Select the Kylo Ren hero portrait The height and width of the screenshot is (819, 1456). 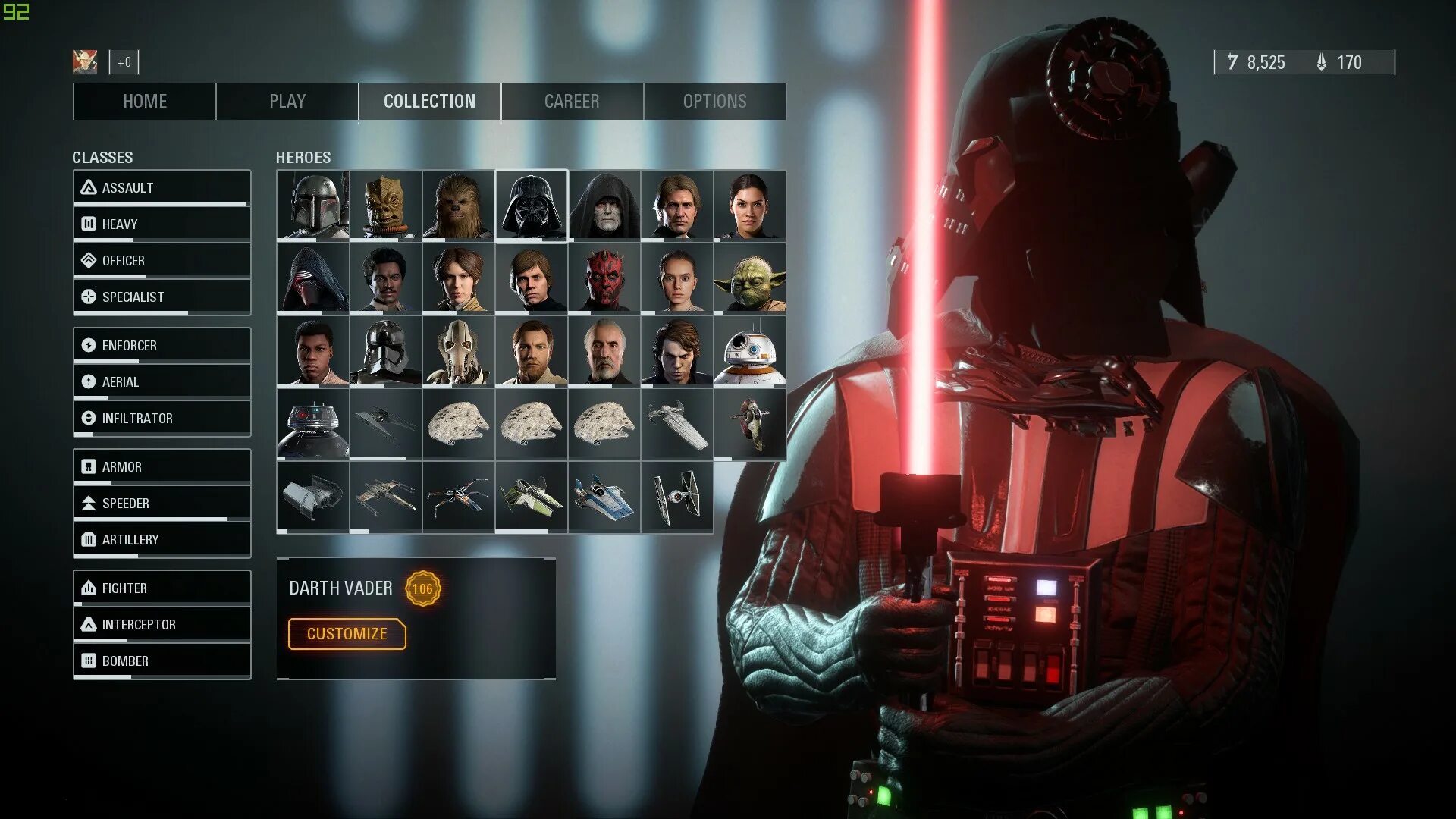pyautogui.click(x=312, y=278)
